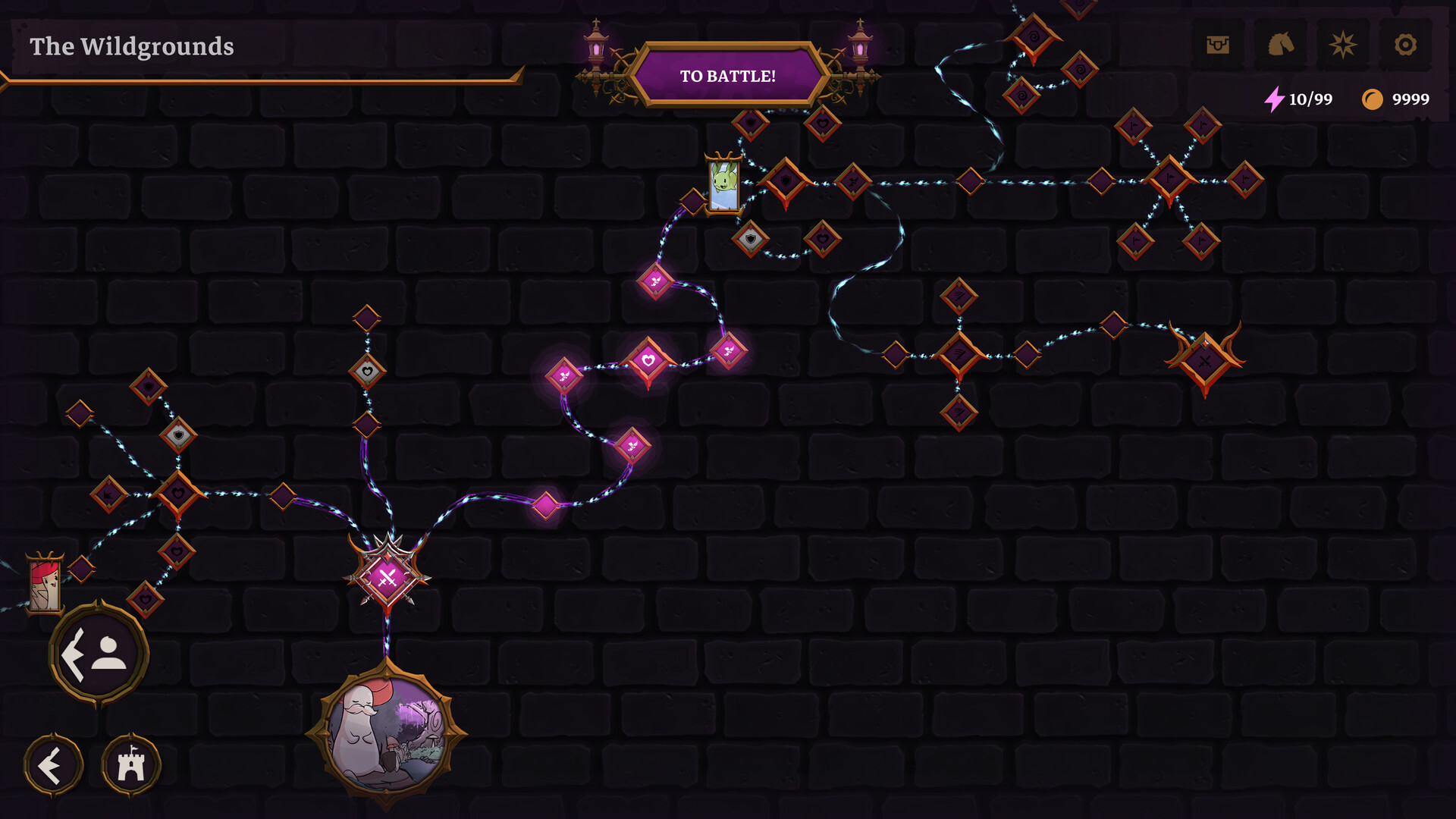The image size is (1456, 819).
Task: Open the star abilities menu
Action: coord(1342,44)
